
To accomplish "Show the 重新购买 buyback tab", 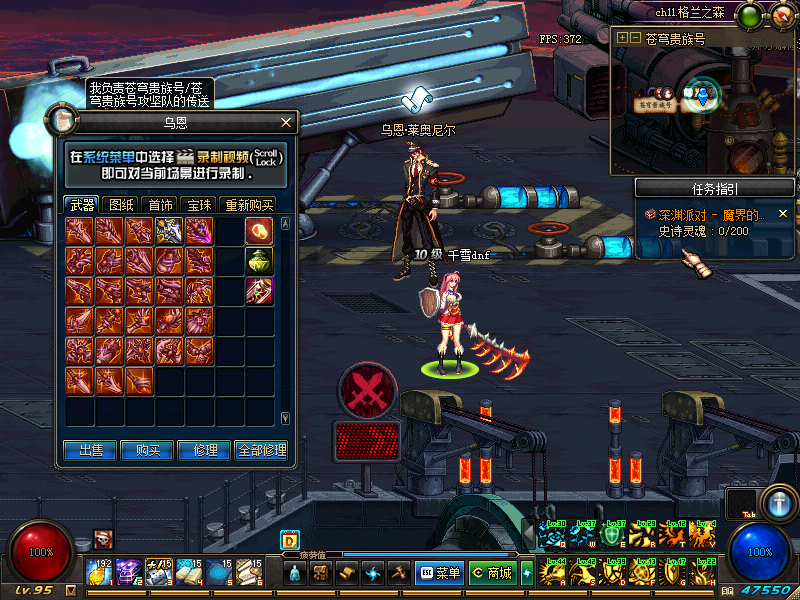I will (x=248, y=204).
